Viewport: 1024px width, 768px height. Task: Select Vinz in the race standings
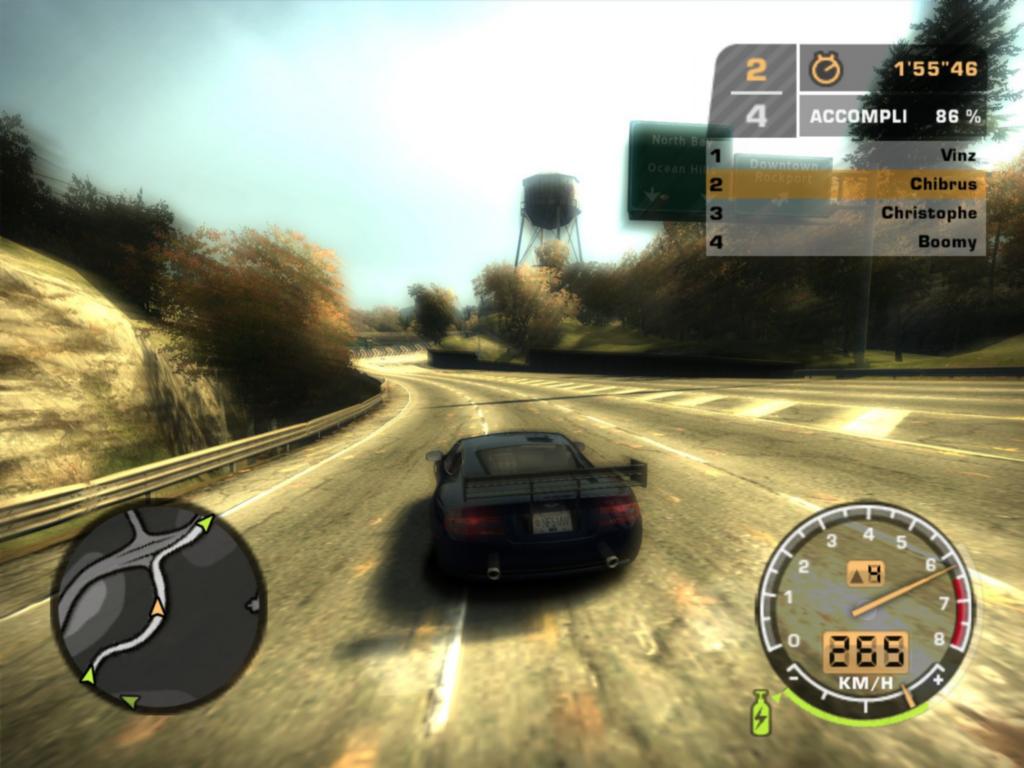[845, 155]
